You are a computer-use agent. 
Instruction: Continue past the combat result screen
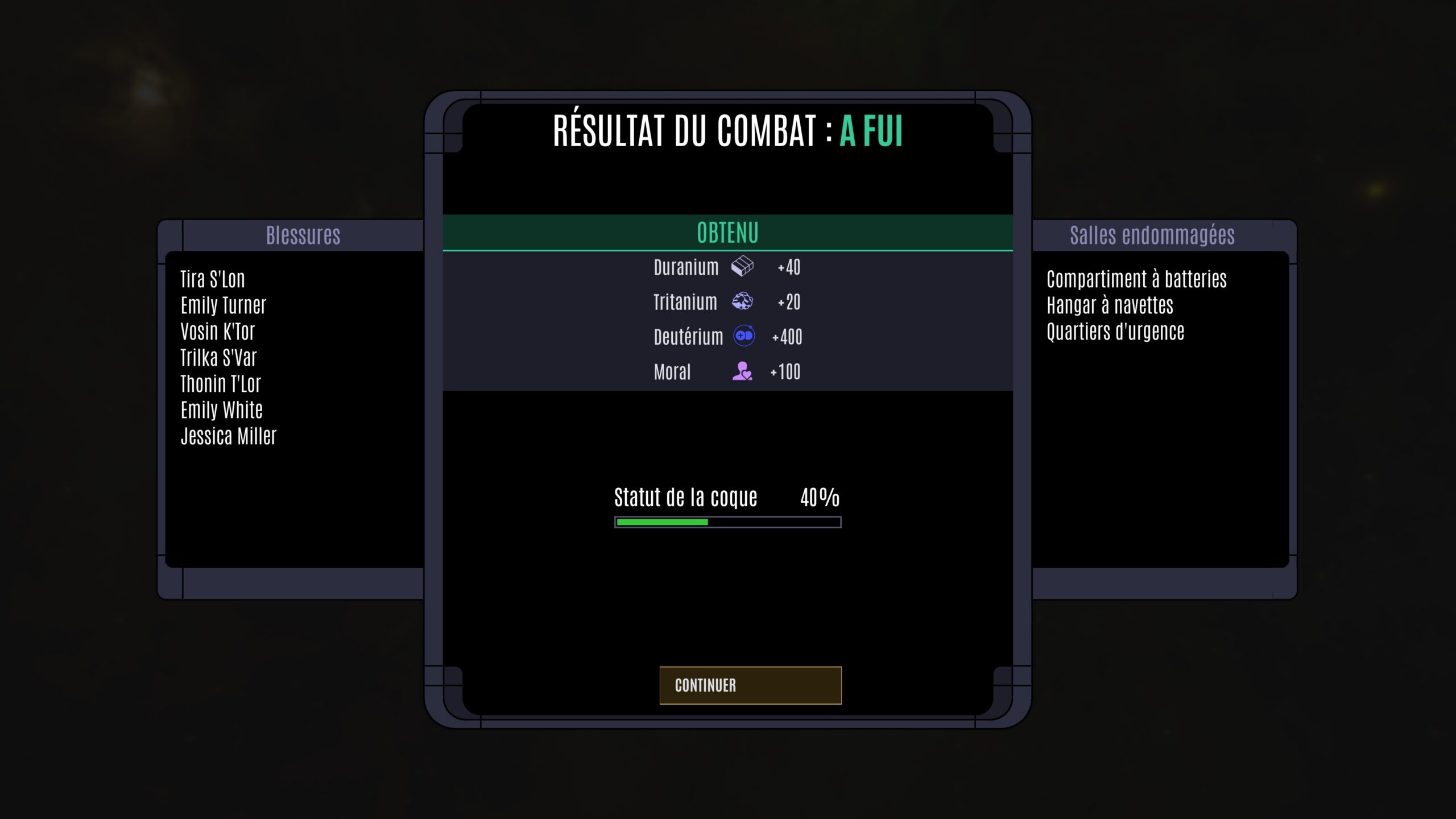750,685
